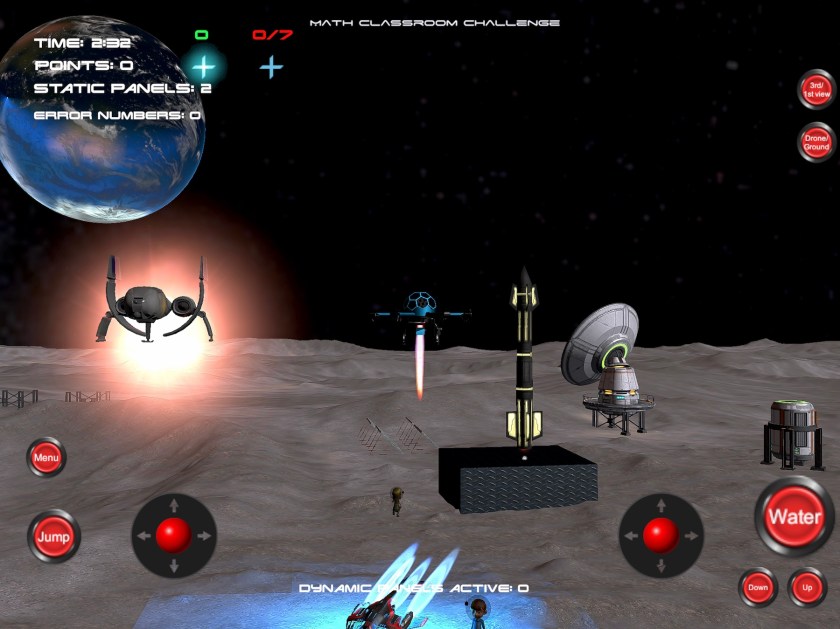Fire the red Water button

(x=794, y=517)
